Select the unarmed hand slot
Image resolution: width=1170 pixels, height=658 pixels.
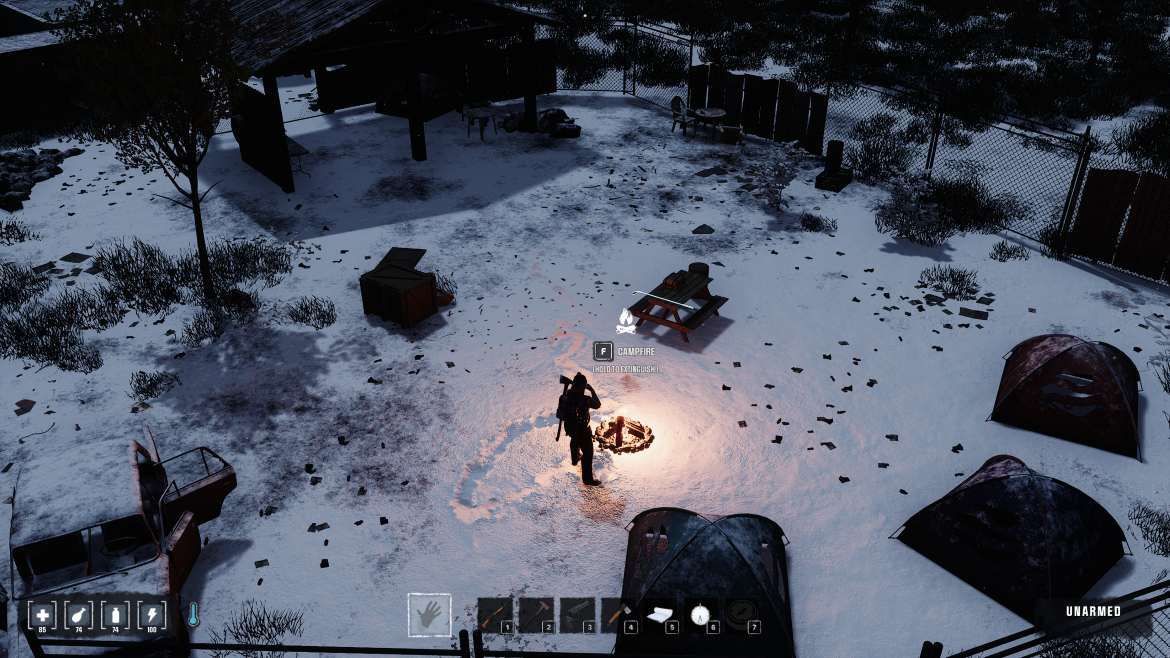(x=429, y=614)
